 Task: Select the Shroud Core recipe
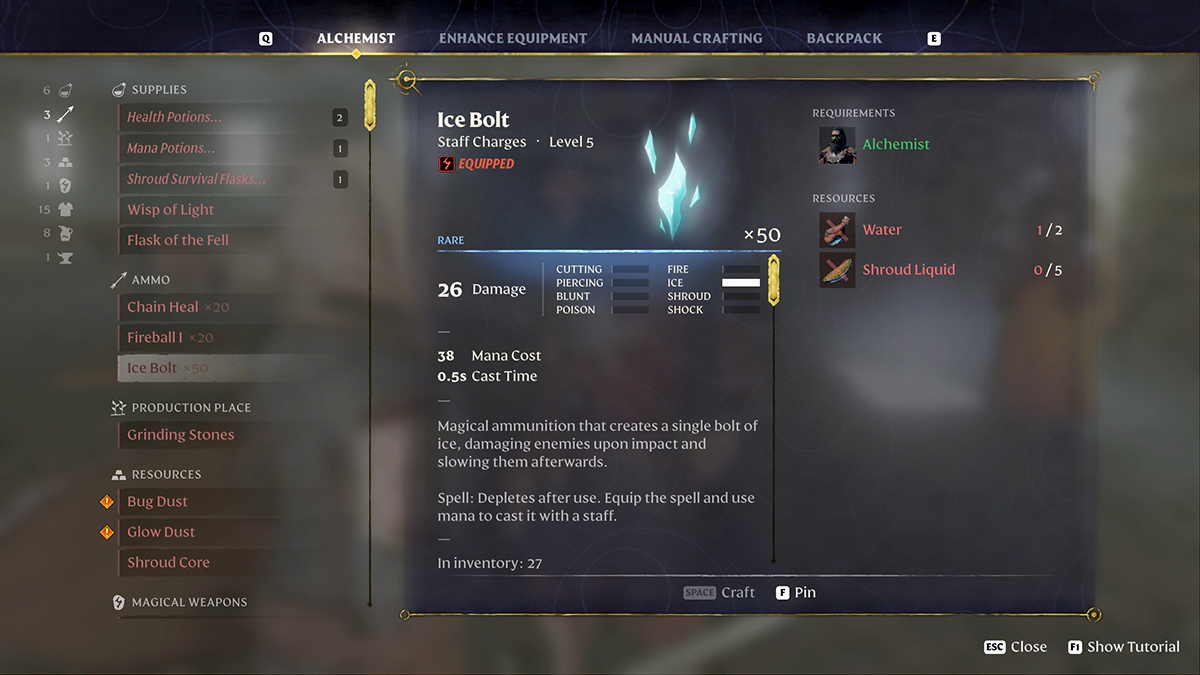coord(168,563)
